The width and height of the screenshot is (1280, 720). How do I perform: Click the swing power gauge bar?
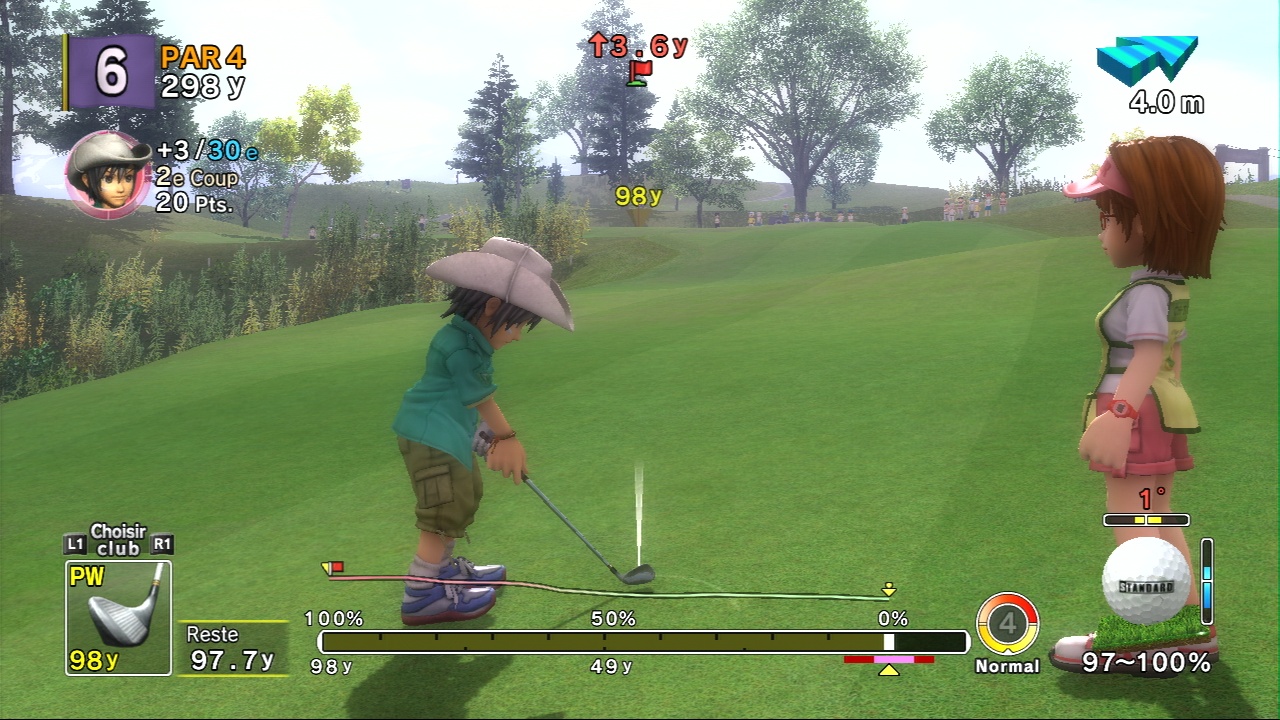point(643,642)
